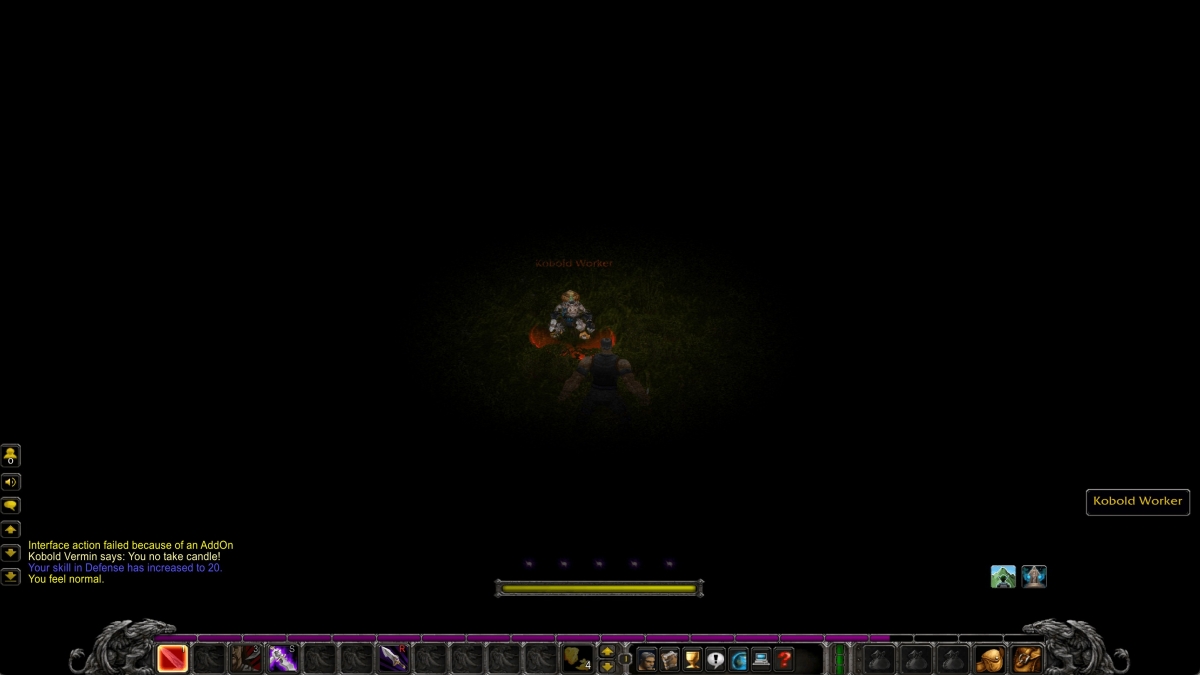
Task: Use the action bar ability marked 3
Action: point(246,658)
